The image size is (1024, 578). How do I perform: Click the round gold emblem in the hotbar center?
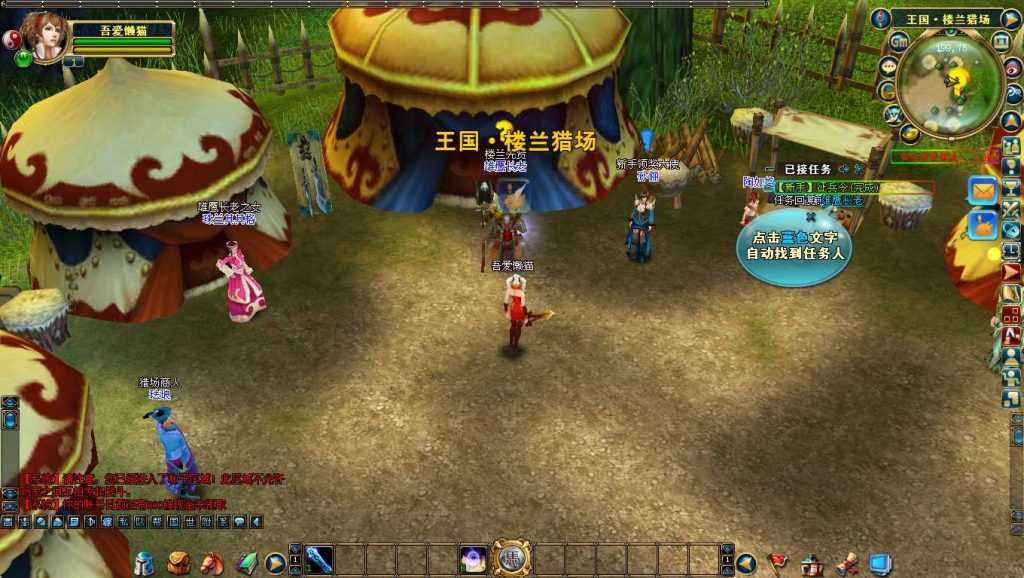(x=512, y=558)
